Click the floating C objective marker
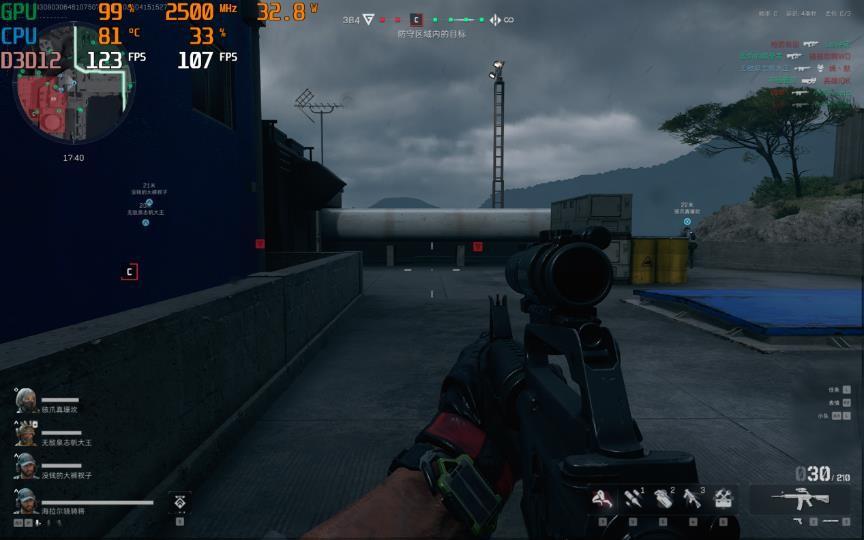The image size is (864, 540). (129, 272)
